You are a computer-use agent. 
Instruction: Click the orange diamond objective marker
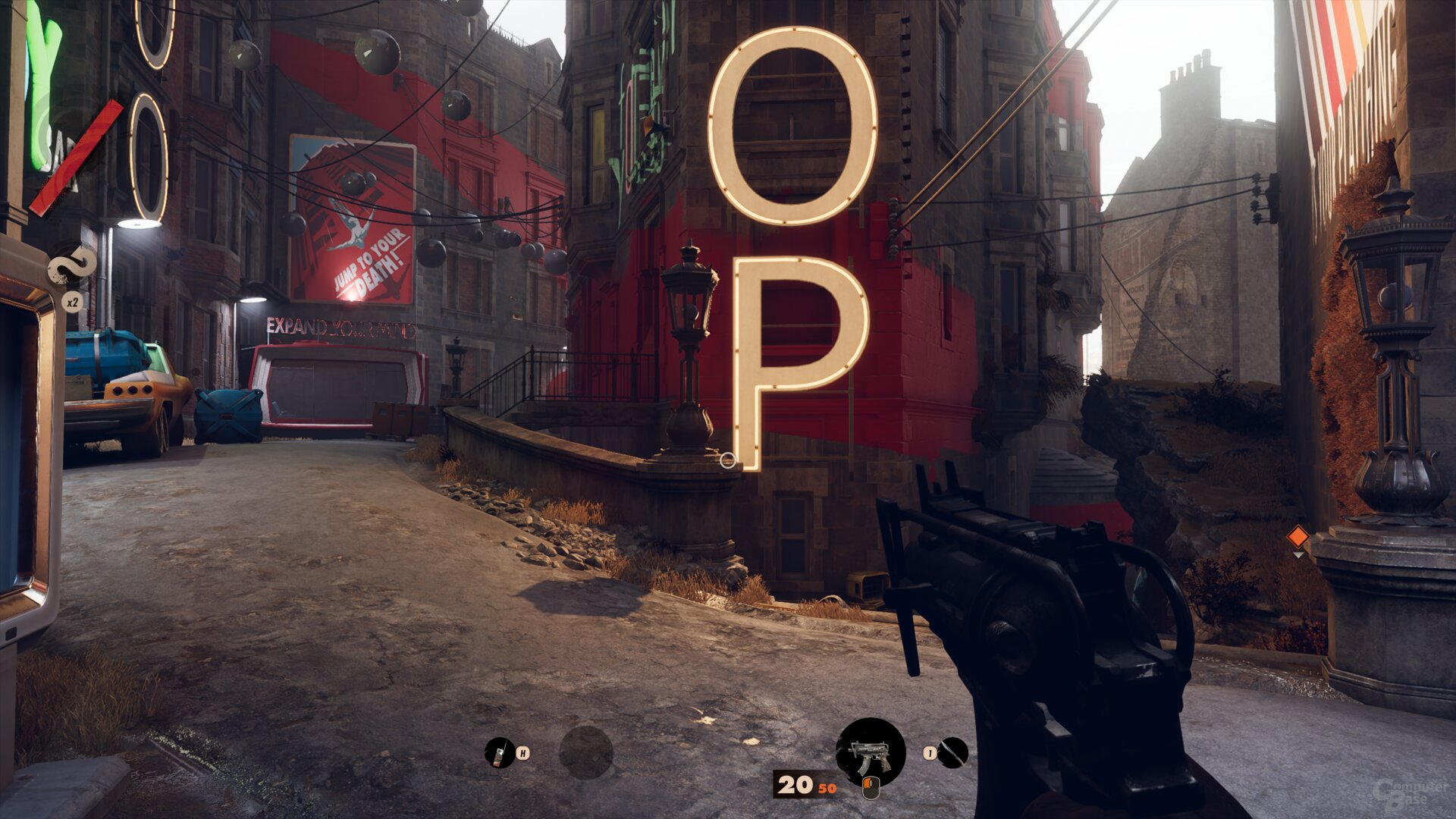coord(1298,537)
